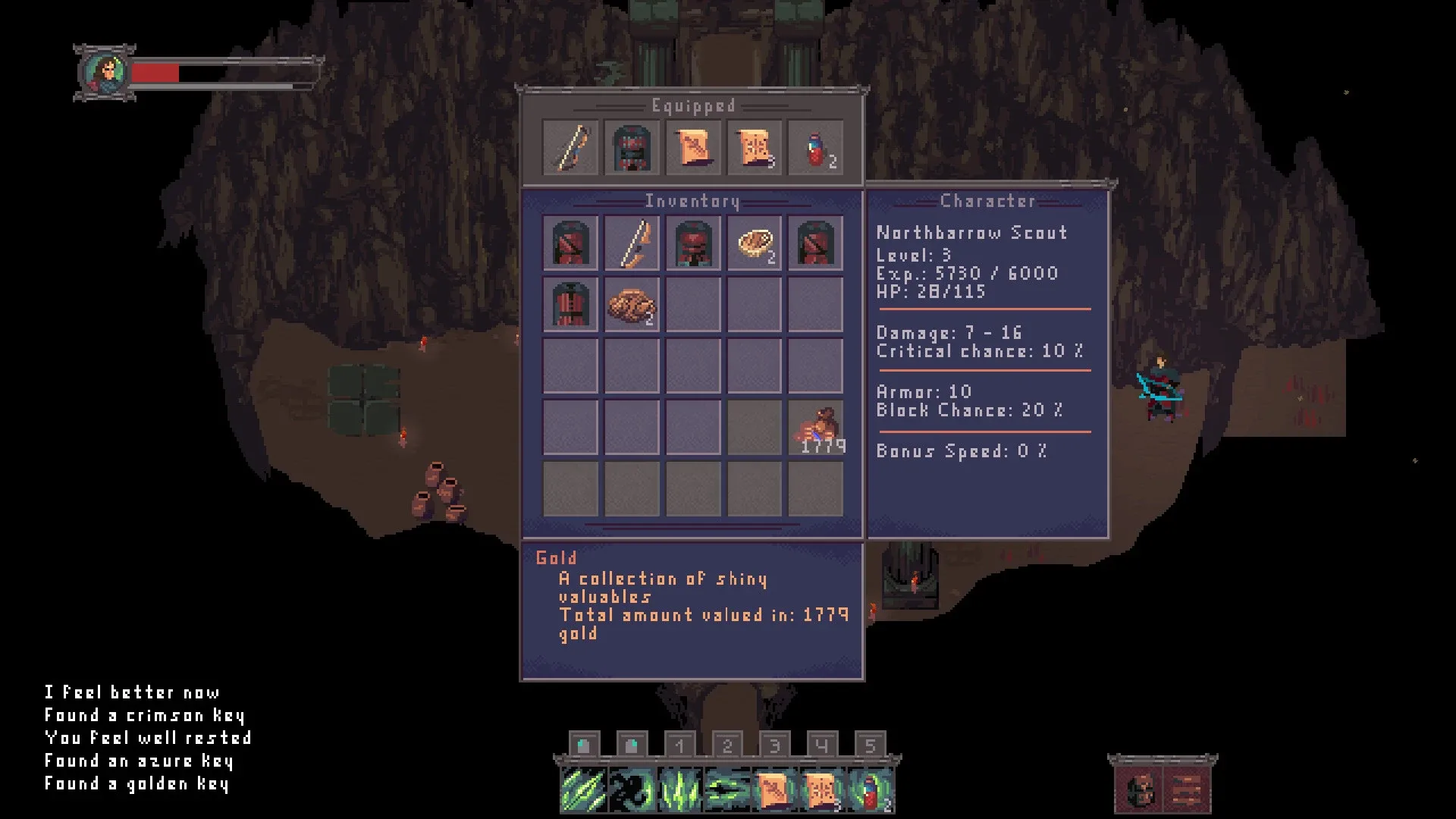Viewport: 1456px width, 819px height.
Task: Pick the bow in the Inventory grid
Action: click(x=632, y=243)
